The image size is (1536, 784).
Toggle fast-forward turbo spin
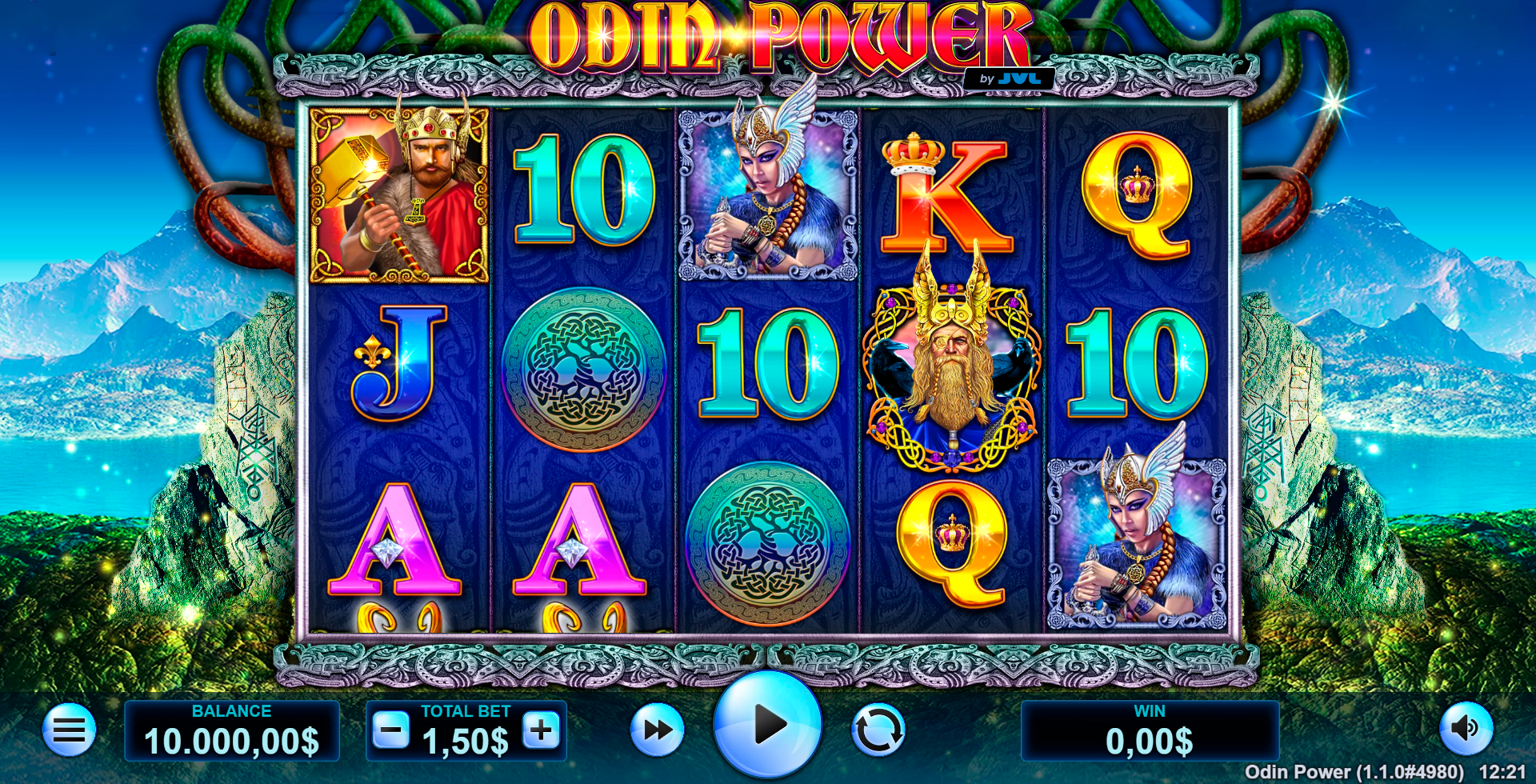coord(657,730)
